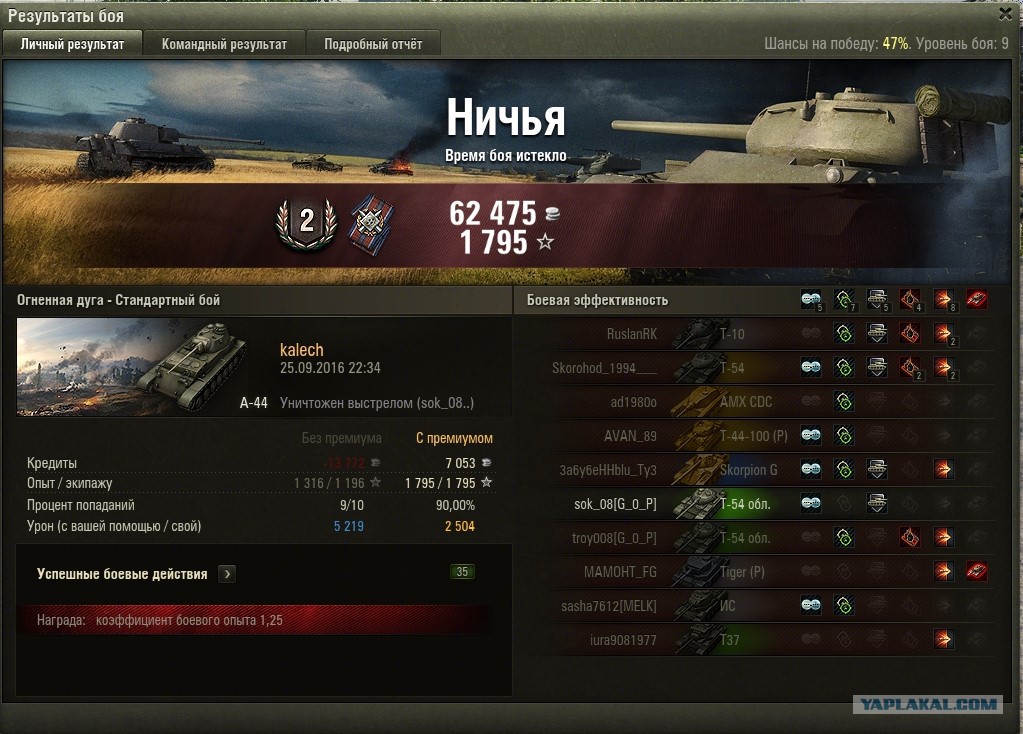Click the red kill icon in efficiency header
1023x734 pixels.
[x=976, y=299]
